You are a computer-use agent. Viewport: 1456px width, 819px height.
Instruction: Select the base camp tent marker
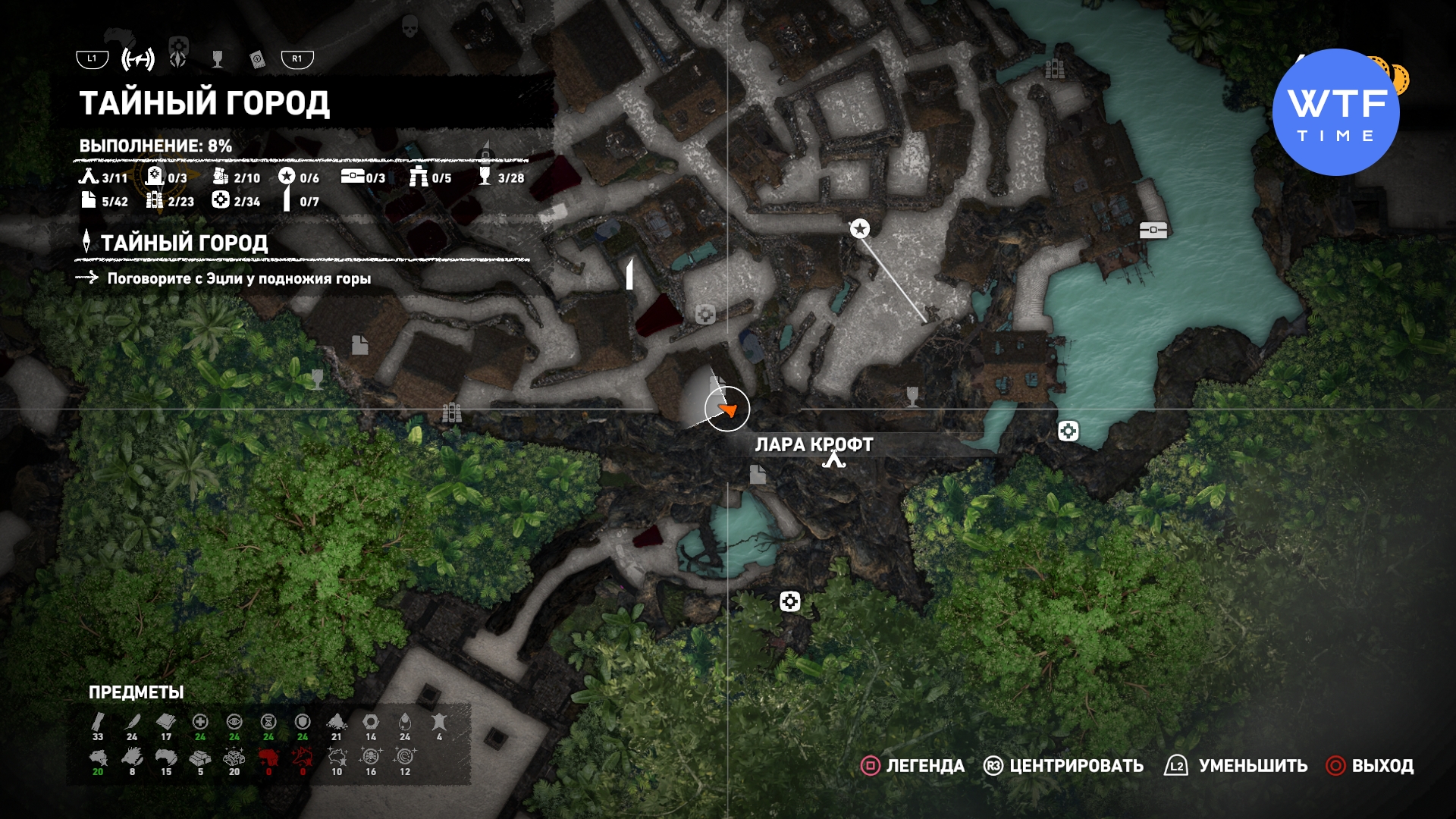tap(834, 460)
